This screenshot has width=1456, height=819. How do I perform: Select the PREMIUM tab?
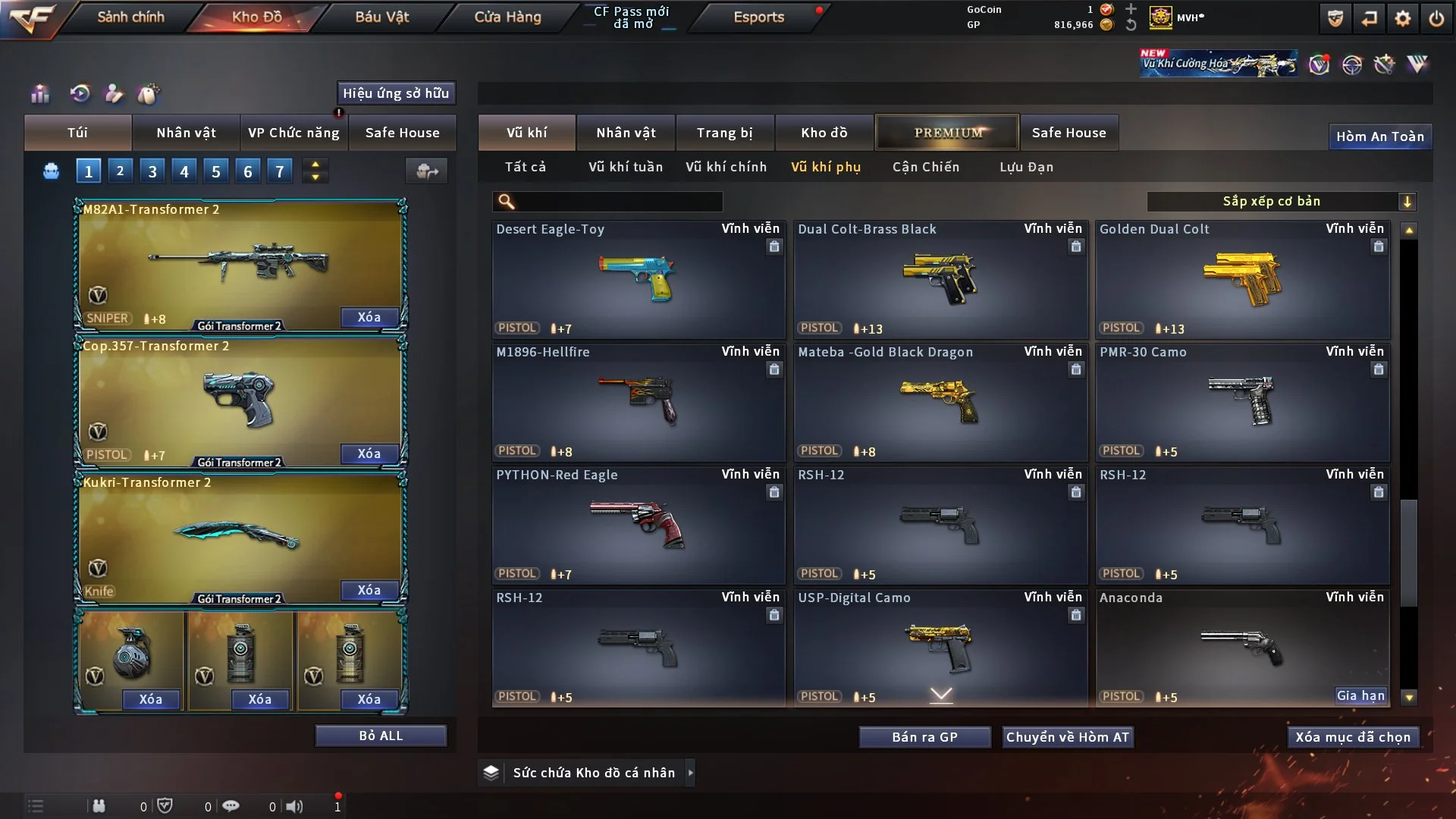(x=947, y=133)
